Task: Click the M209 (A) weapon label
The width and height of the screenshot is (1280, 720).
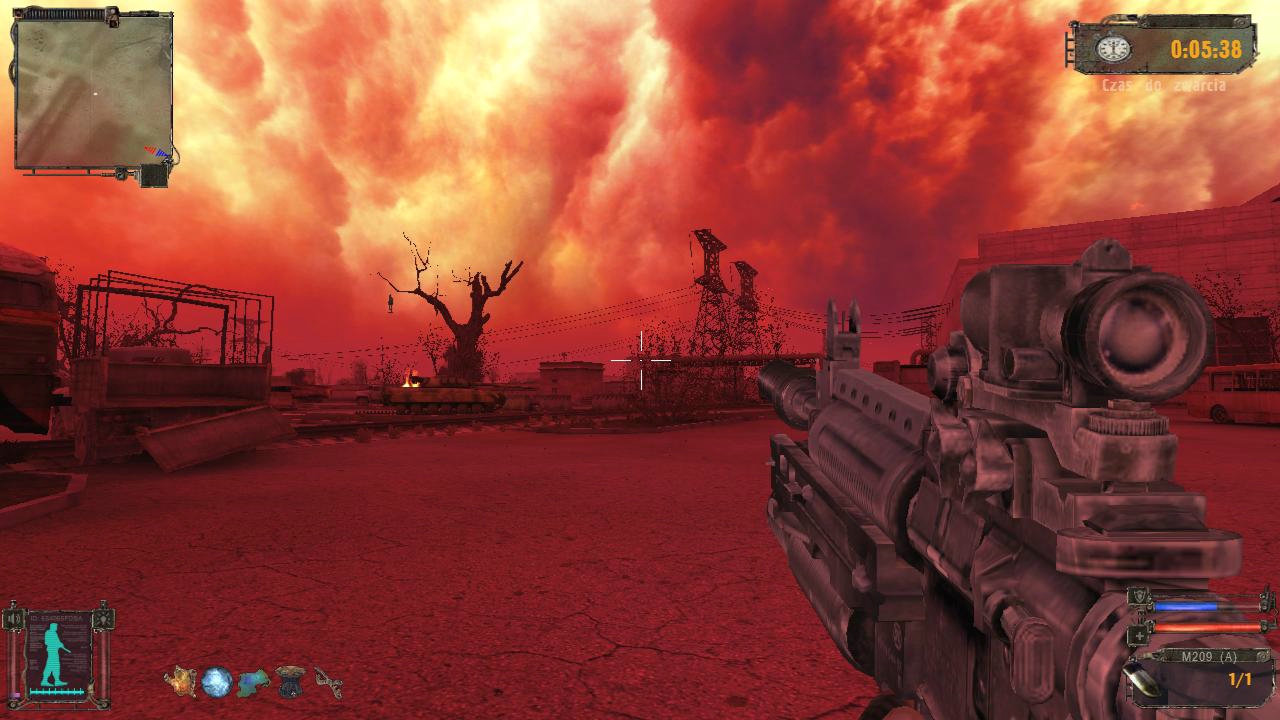Action: tap(1208, 657)
